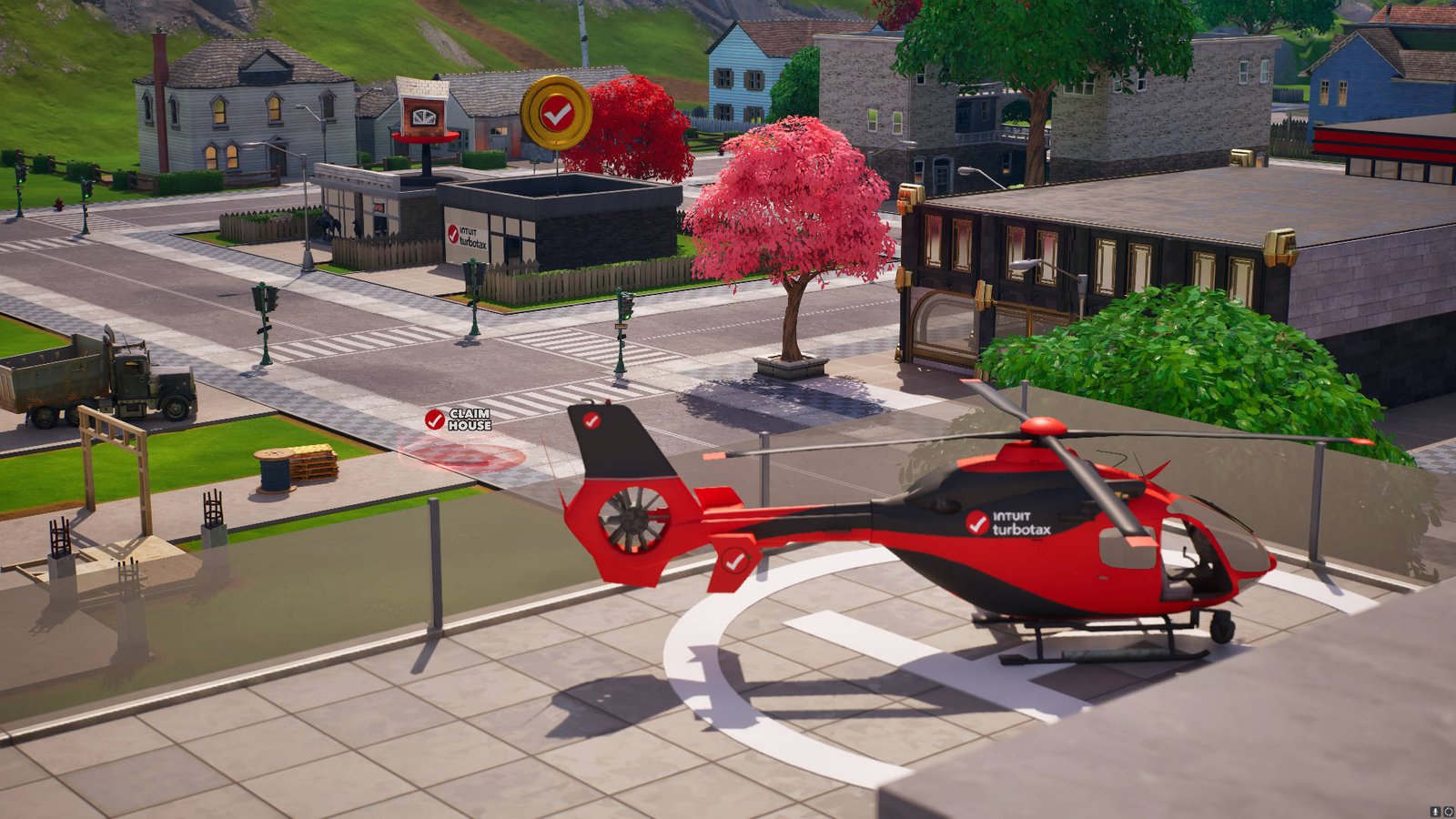Click the circular arrows status icon
The height and width of the screenshot is (819, 1456).
pos(1448,811)
